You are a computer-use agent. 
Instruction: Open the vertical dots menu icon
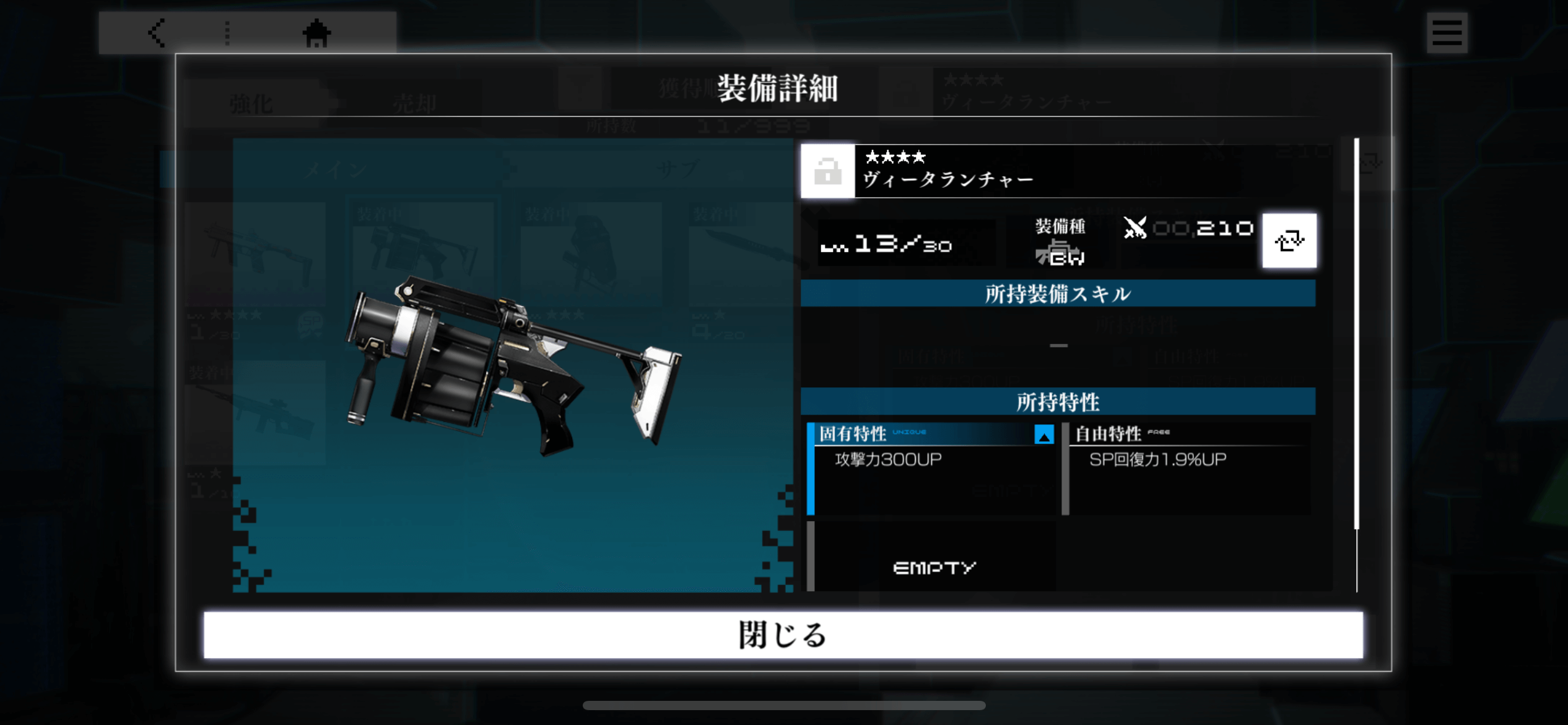[228, 33]
